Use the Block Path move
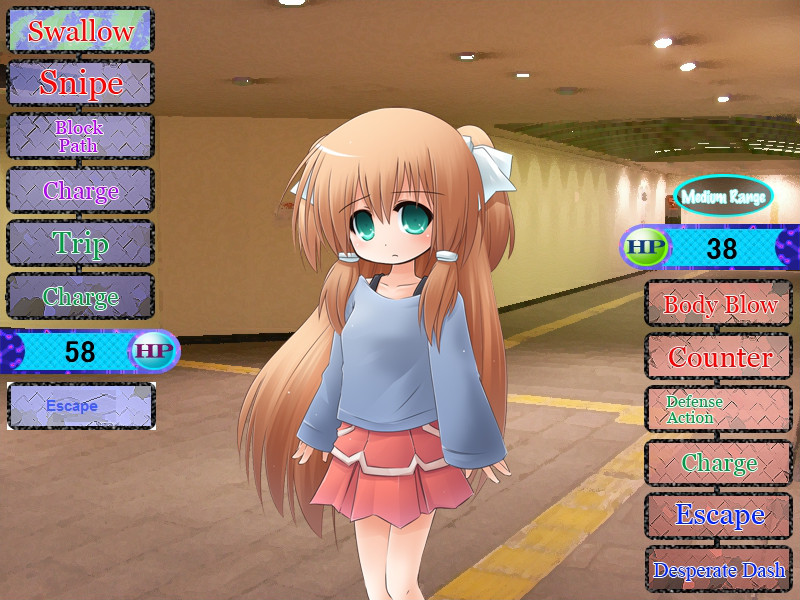 point(80,136)
